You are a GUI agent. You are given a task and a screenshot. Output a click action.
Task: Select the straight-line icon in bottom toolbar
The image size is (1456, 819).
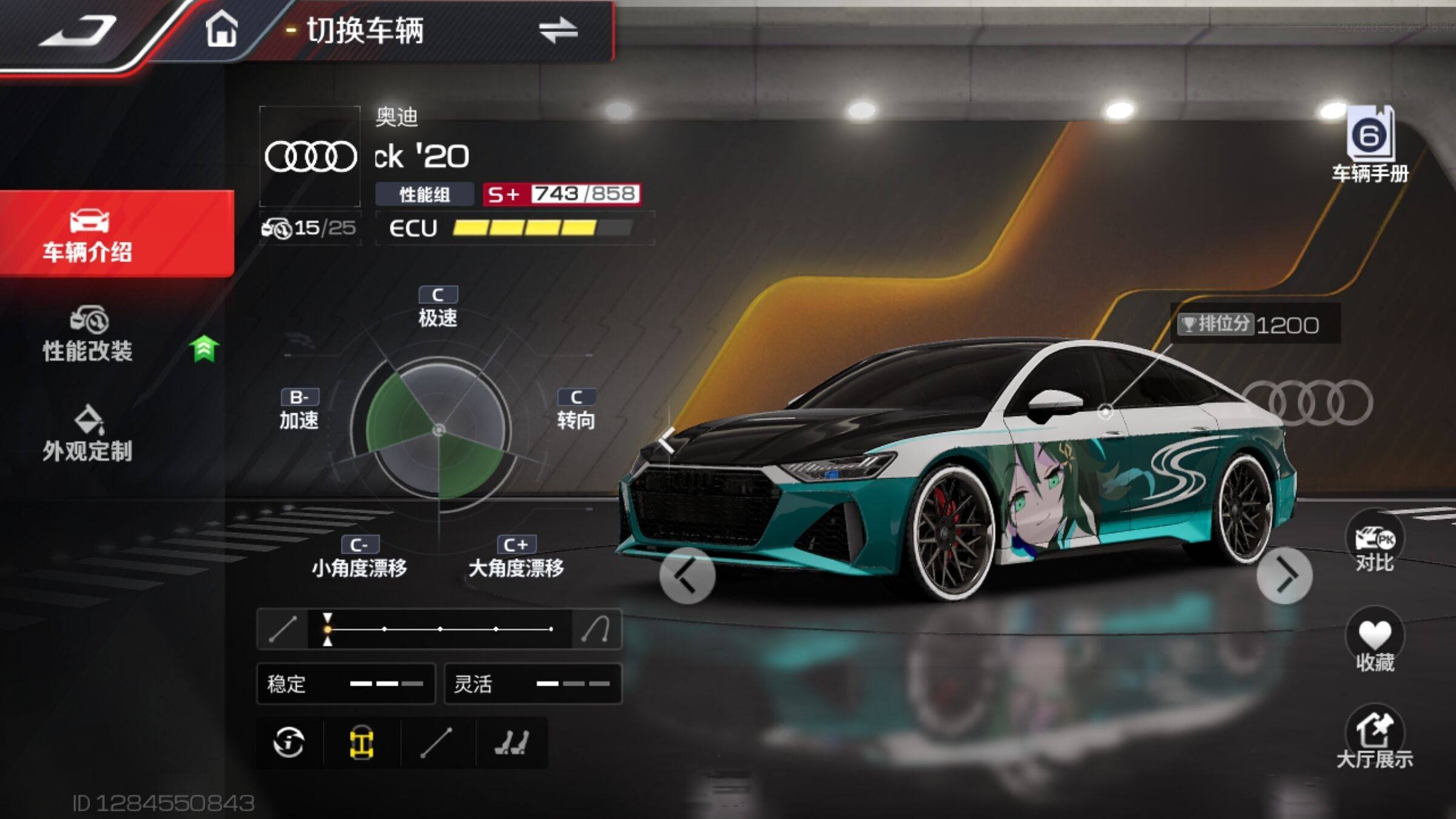coord(436,743)
